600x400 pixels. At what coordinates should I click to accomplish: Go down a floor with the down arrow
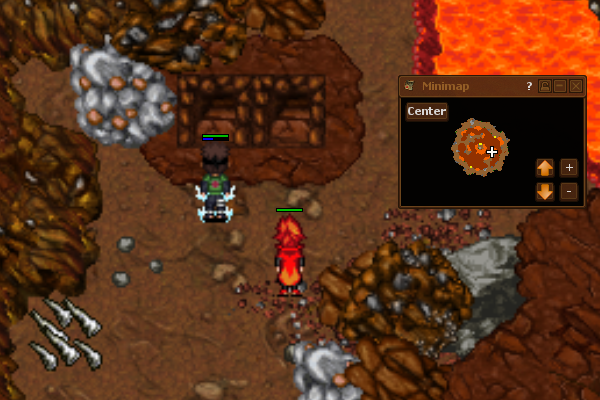545,191
